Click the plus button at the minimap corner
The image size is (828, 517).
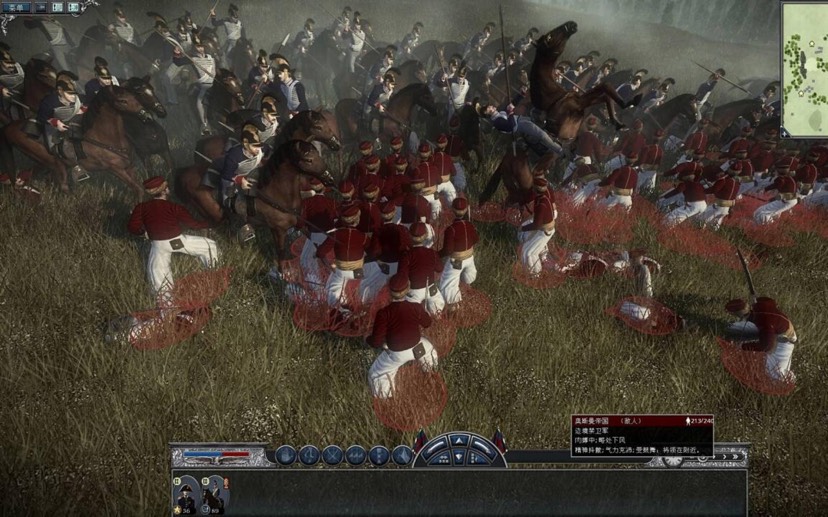pos(785,134)
